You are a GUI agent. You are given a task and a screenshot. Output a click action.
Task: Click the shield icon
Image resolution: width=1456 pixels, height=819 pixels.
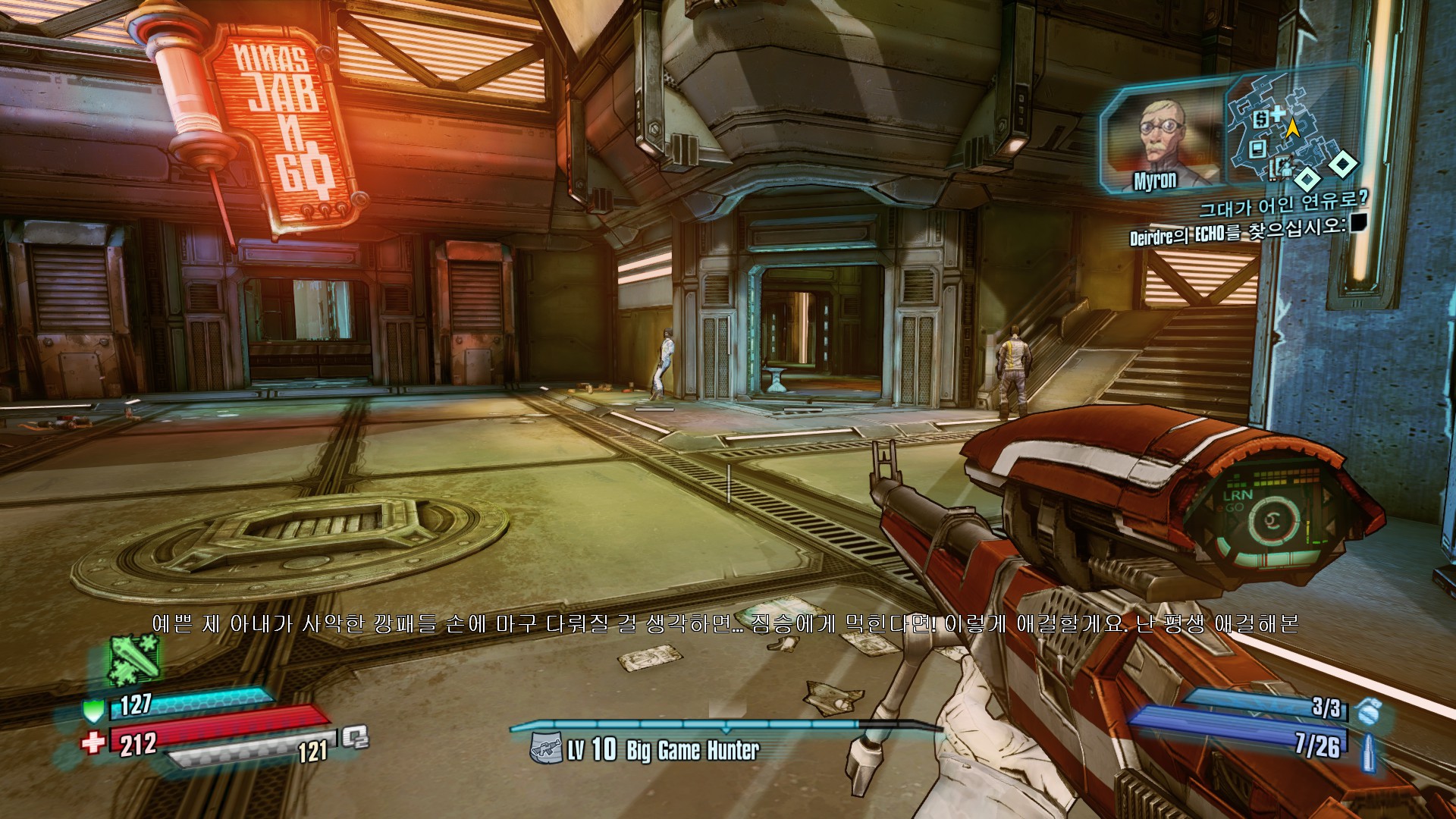tap(93, 710)
